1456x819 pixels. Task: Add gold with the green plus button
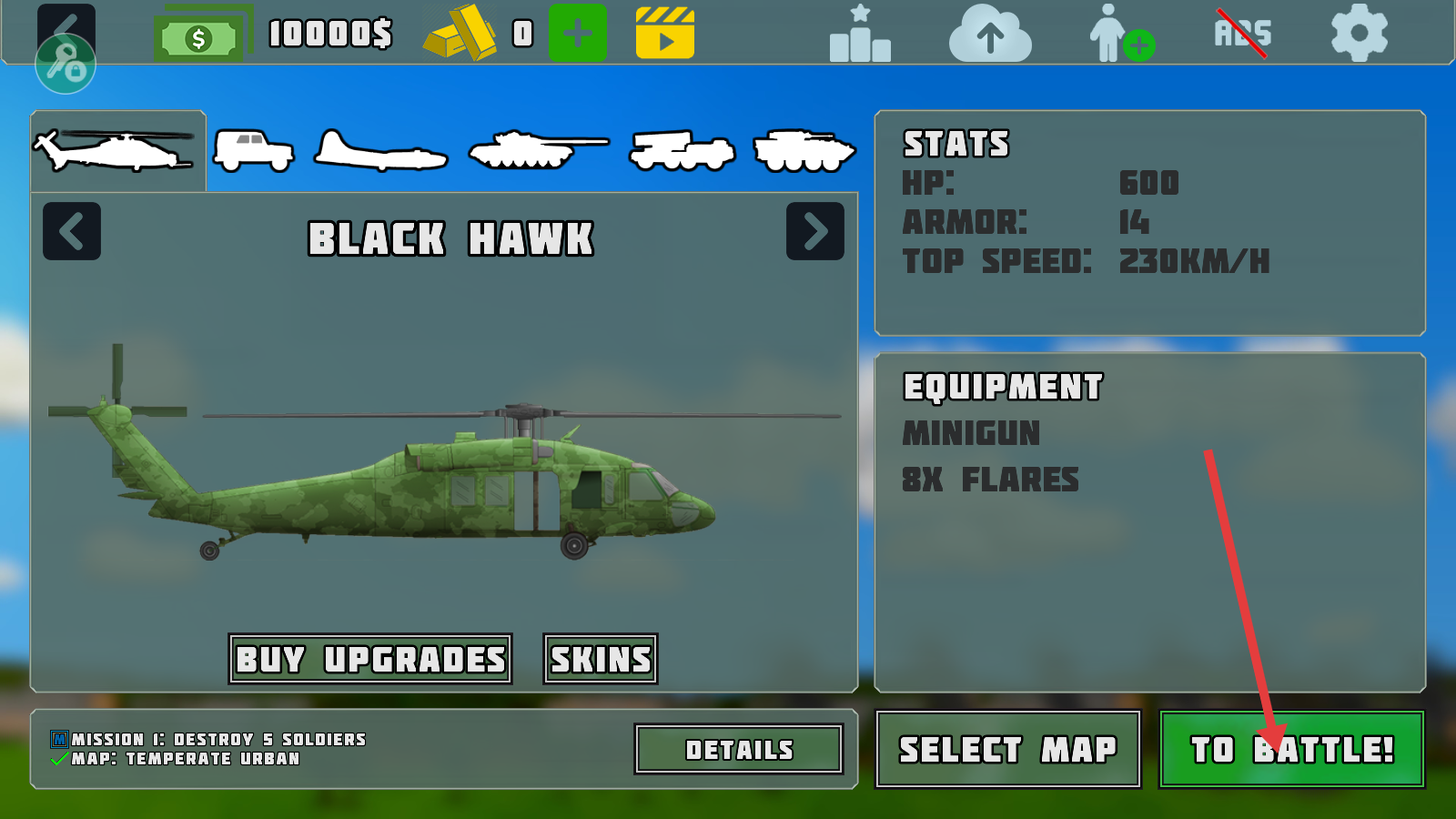[x=578, y=34]
